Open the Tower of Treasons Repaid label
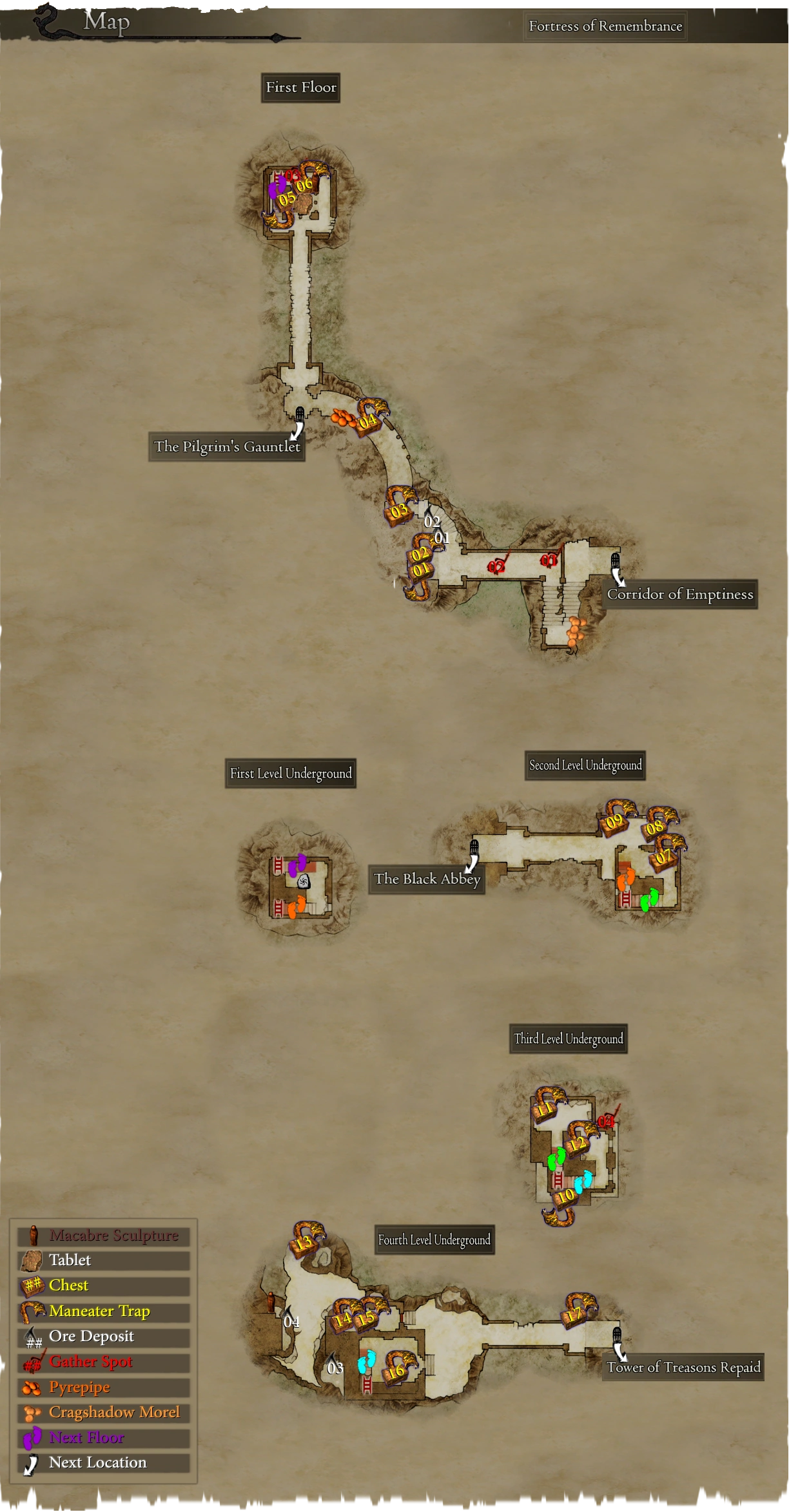The width and height of the screenshot is (789, 1512). (683, 1367)
